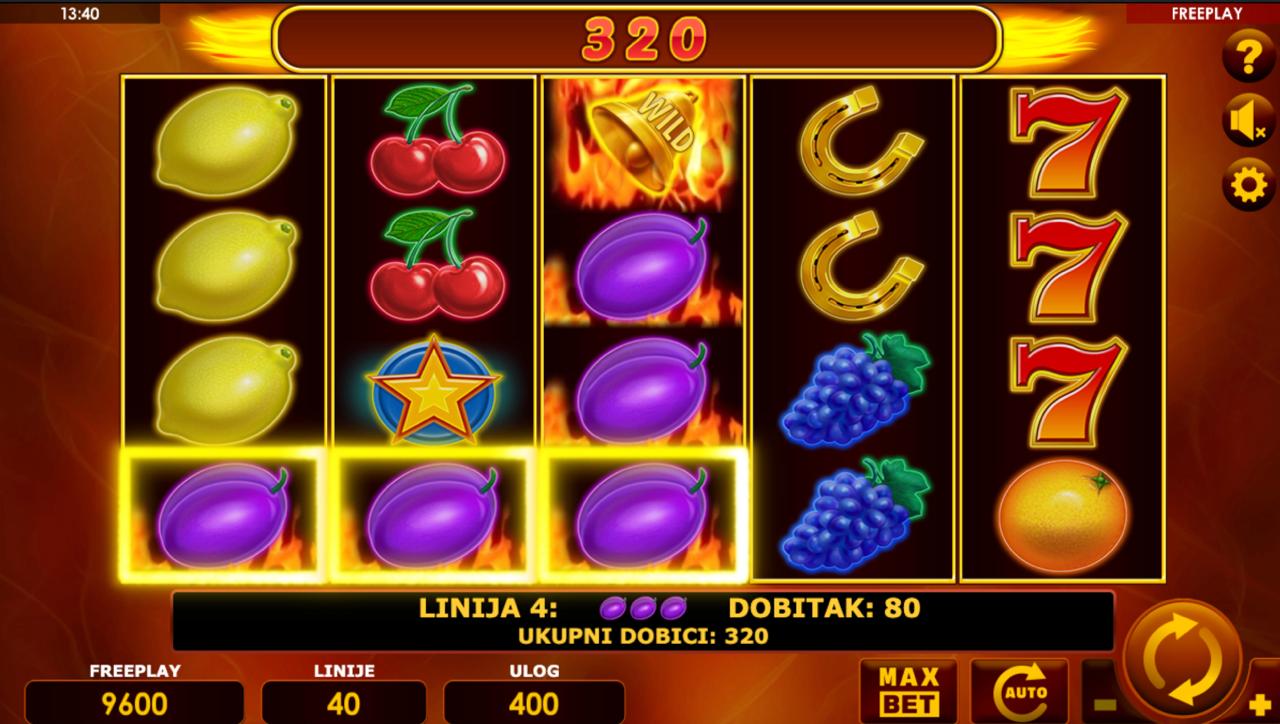The image size is (1280, 724).
Task: Select the LINIJE 40 lines field
Action: [343, 702]
